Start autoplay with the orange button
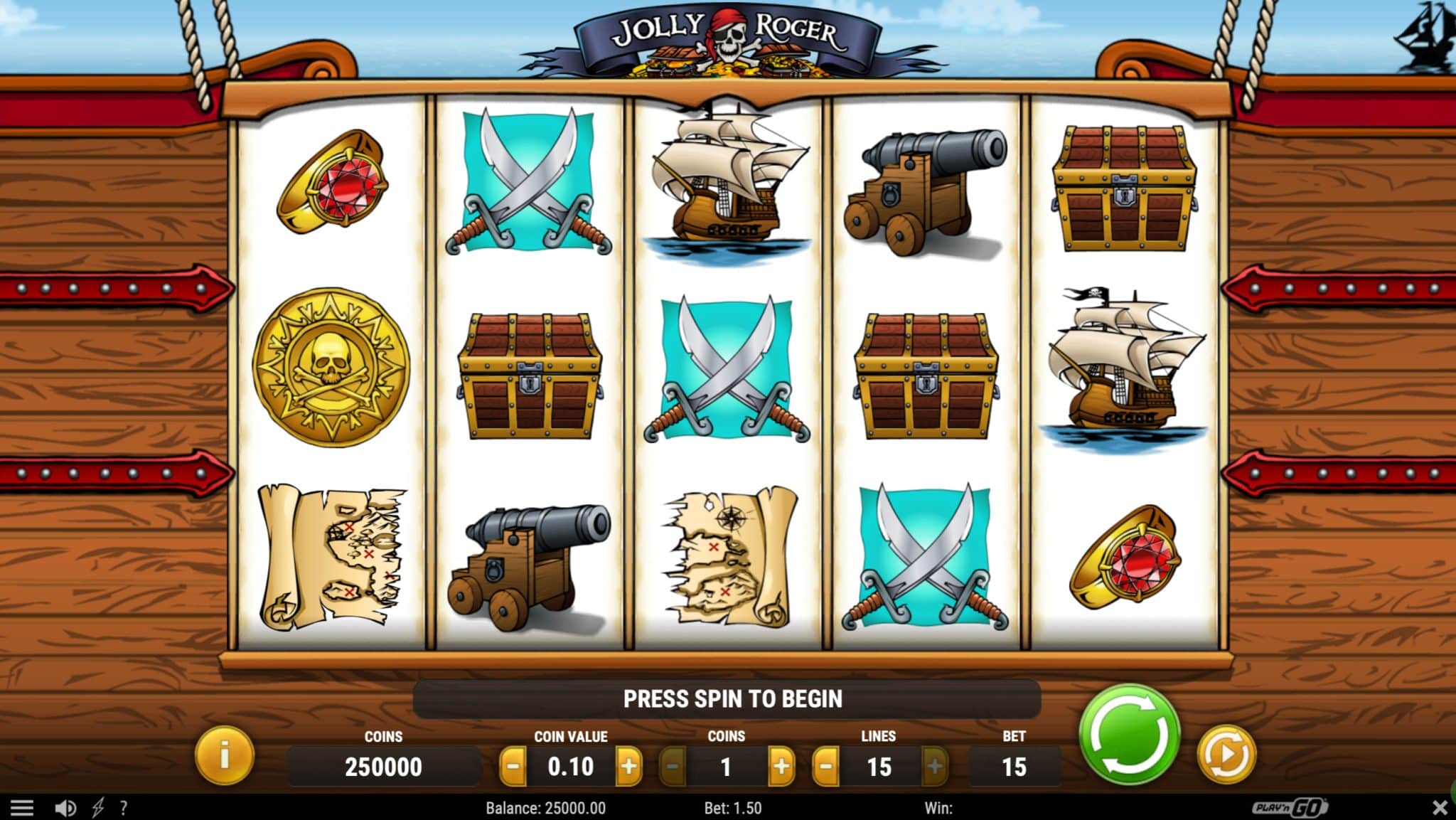Image resolution: width=1456 pixels, height=820 pixels. [1226, 755]
